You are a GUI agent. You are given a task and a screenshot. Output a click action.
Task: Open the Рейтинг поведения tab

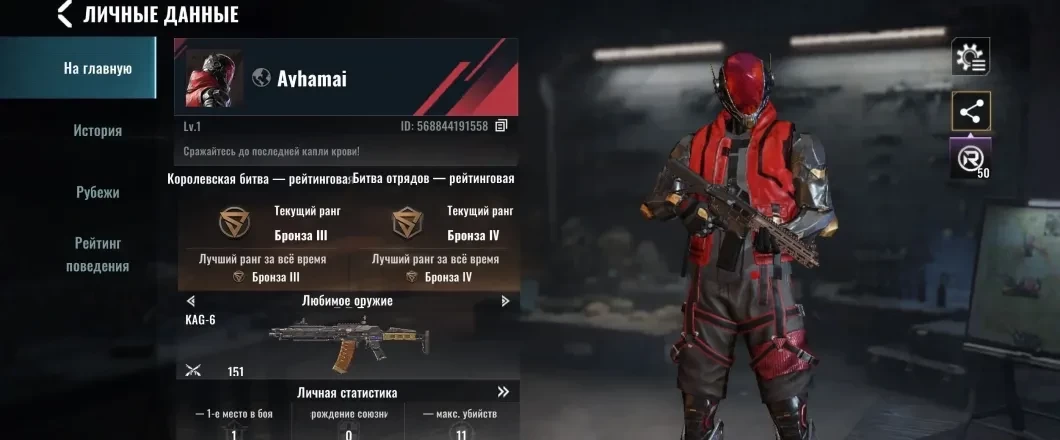pyautogui.click(x=97, y=254)
